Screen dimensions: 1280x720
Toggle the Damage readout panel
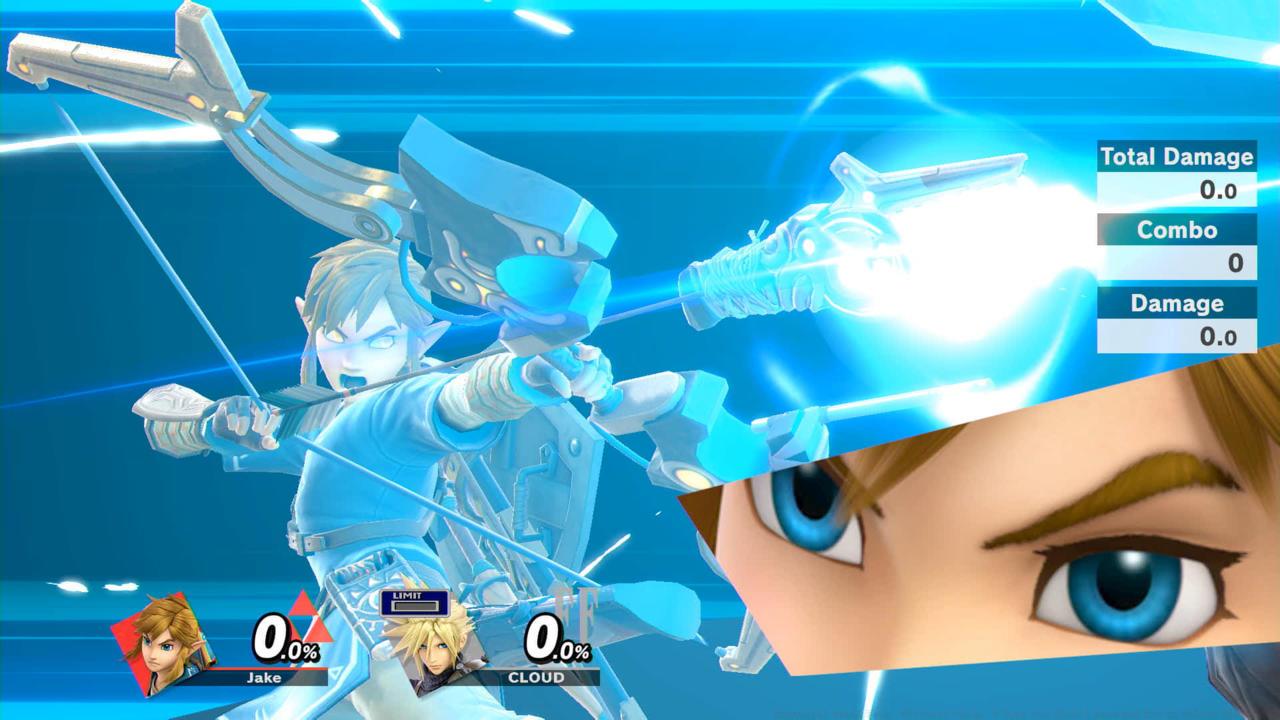tap(1176, 318)
